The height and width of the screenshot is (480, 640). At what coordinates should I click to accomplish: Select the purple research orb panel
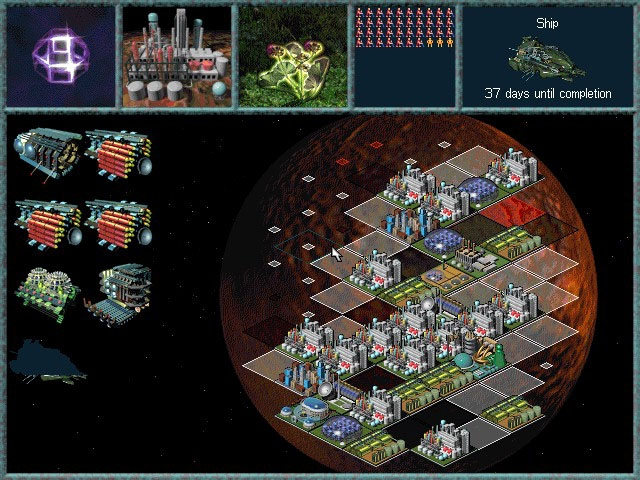click(59, 56)
